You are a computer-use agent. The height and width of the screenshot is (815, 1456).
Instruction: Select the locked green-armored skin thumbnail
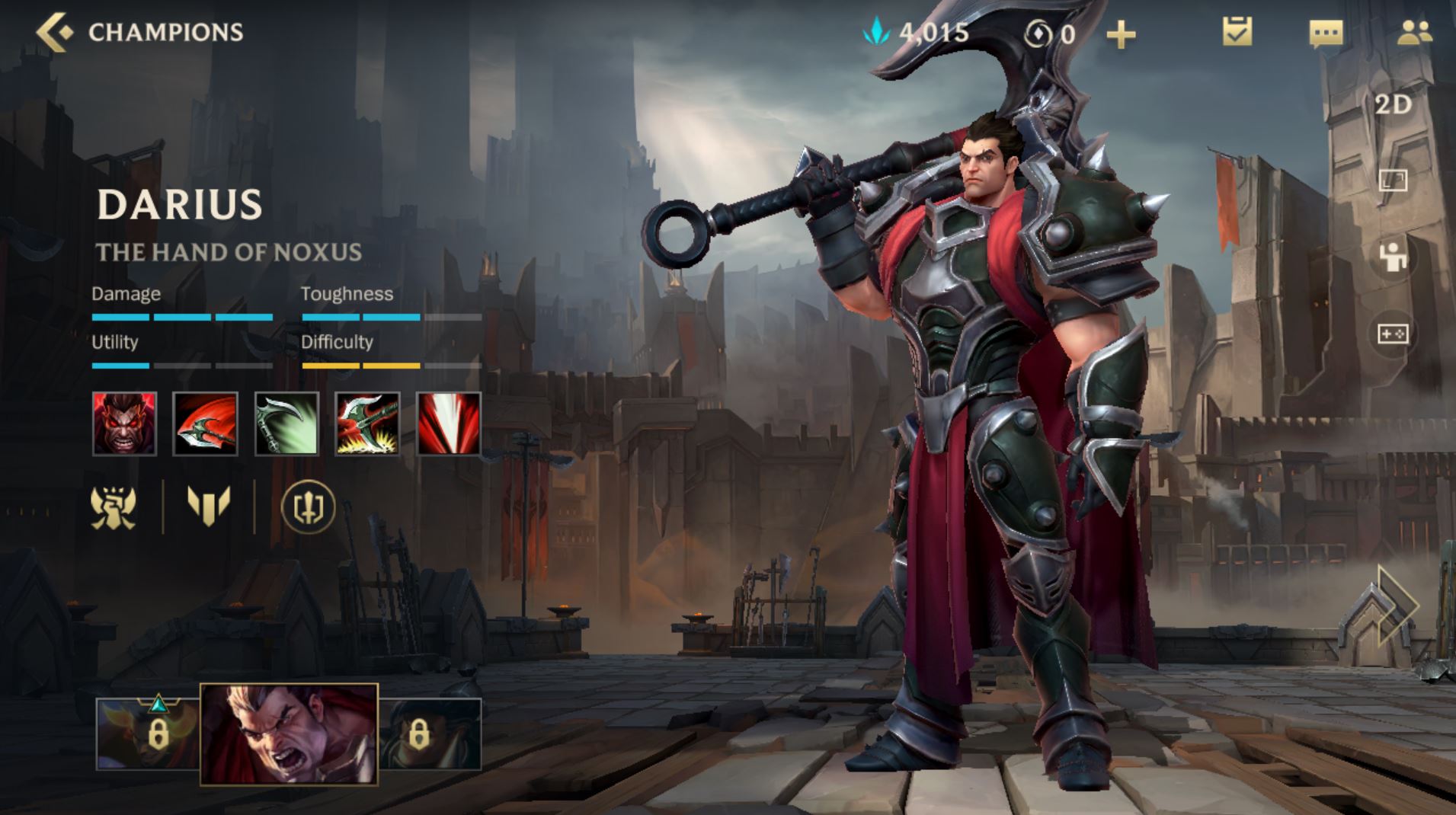(430, 733)
